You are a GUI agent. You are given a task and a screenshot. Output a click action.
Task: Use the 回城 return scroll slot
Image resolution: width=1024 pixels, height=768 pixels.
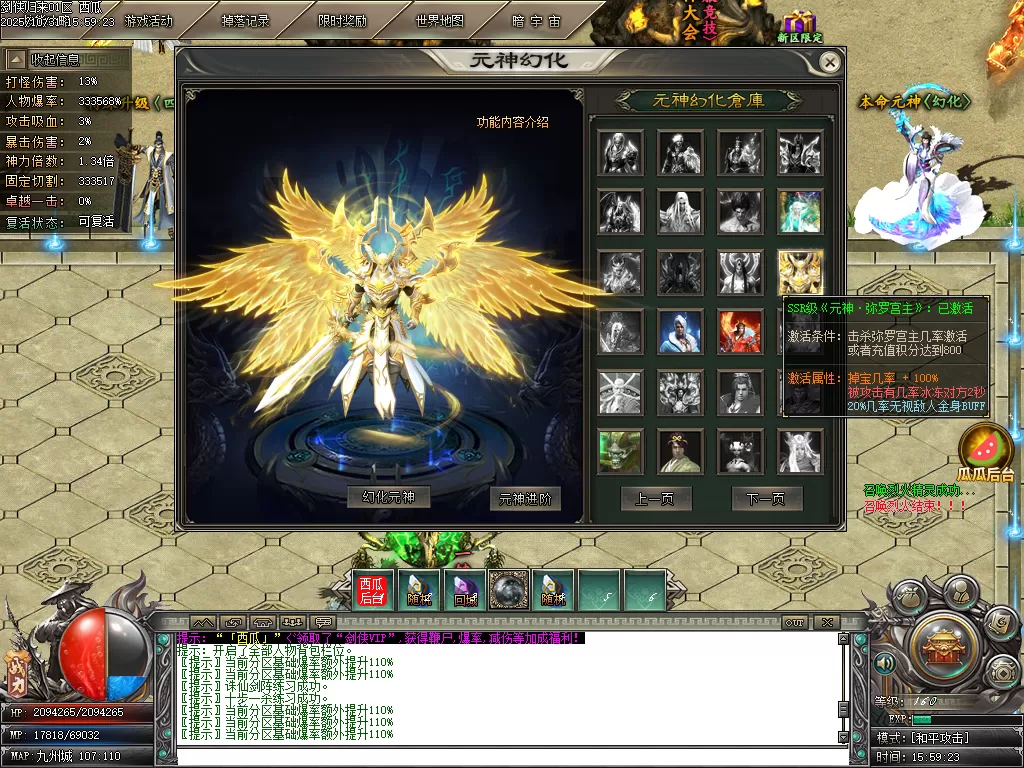(x=465, y=590)
